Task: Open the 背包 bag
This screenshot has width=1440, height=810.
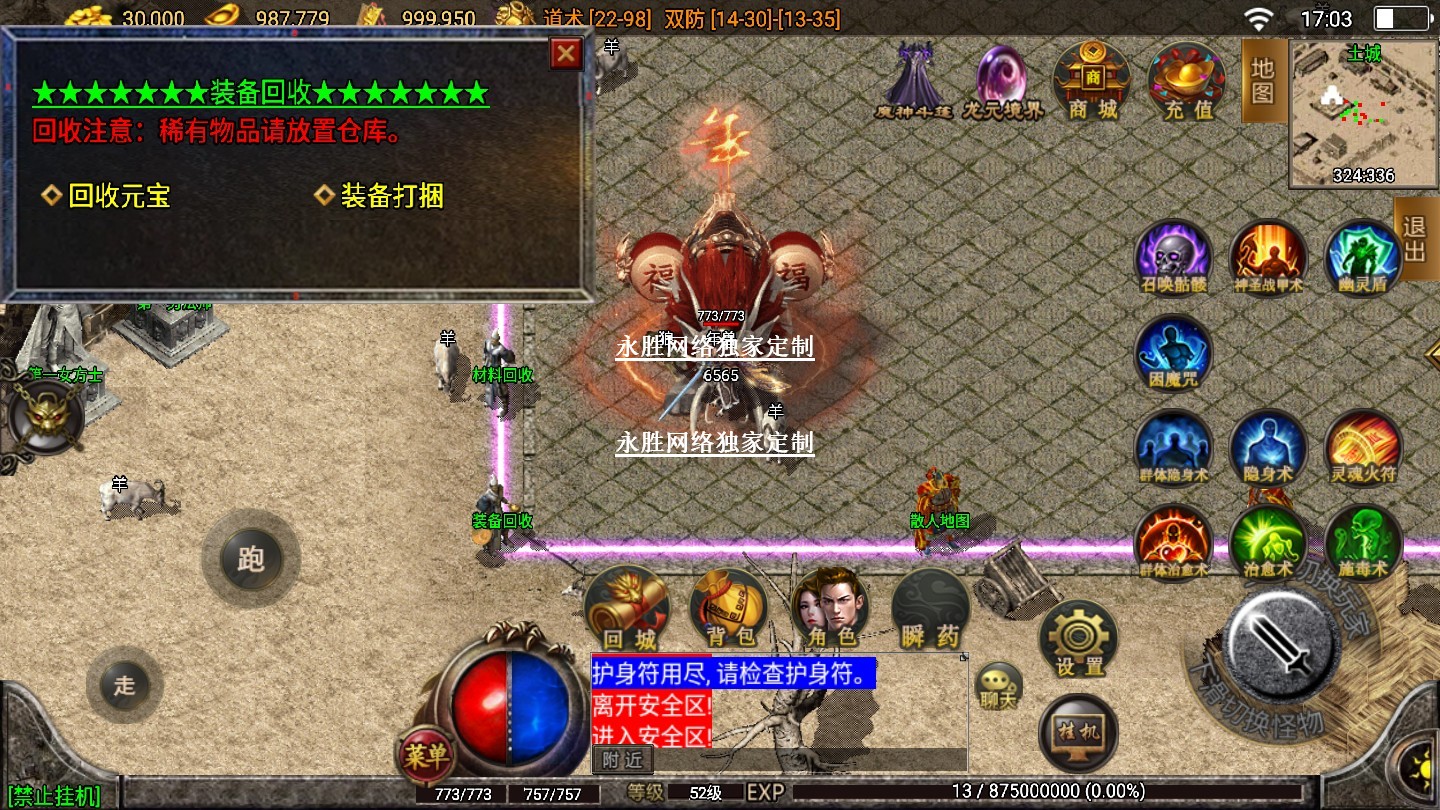Action: 727,608
